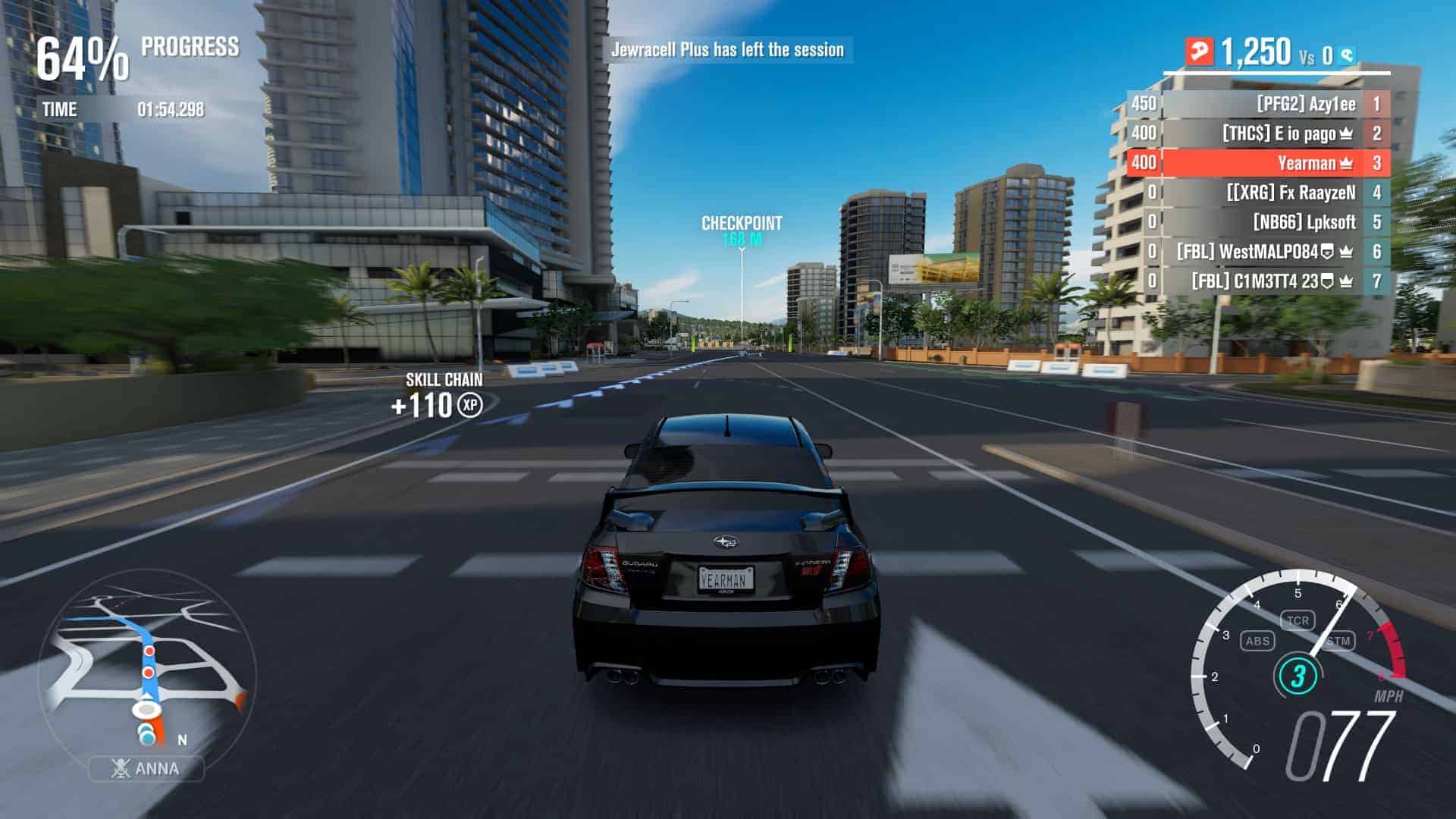Click the Jewracell Plus session notification
The image size is (1456, 819).
(x=727, y=50)
